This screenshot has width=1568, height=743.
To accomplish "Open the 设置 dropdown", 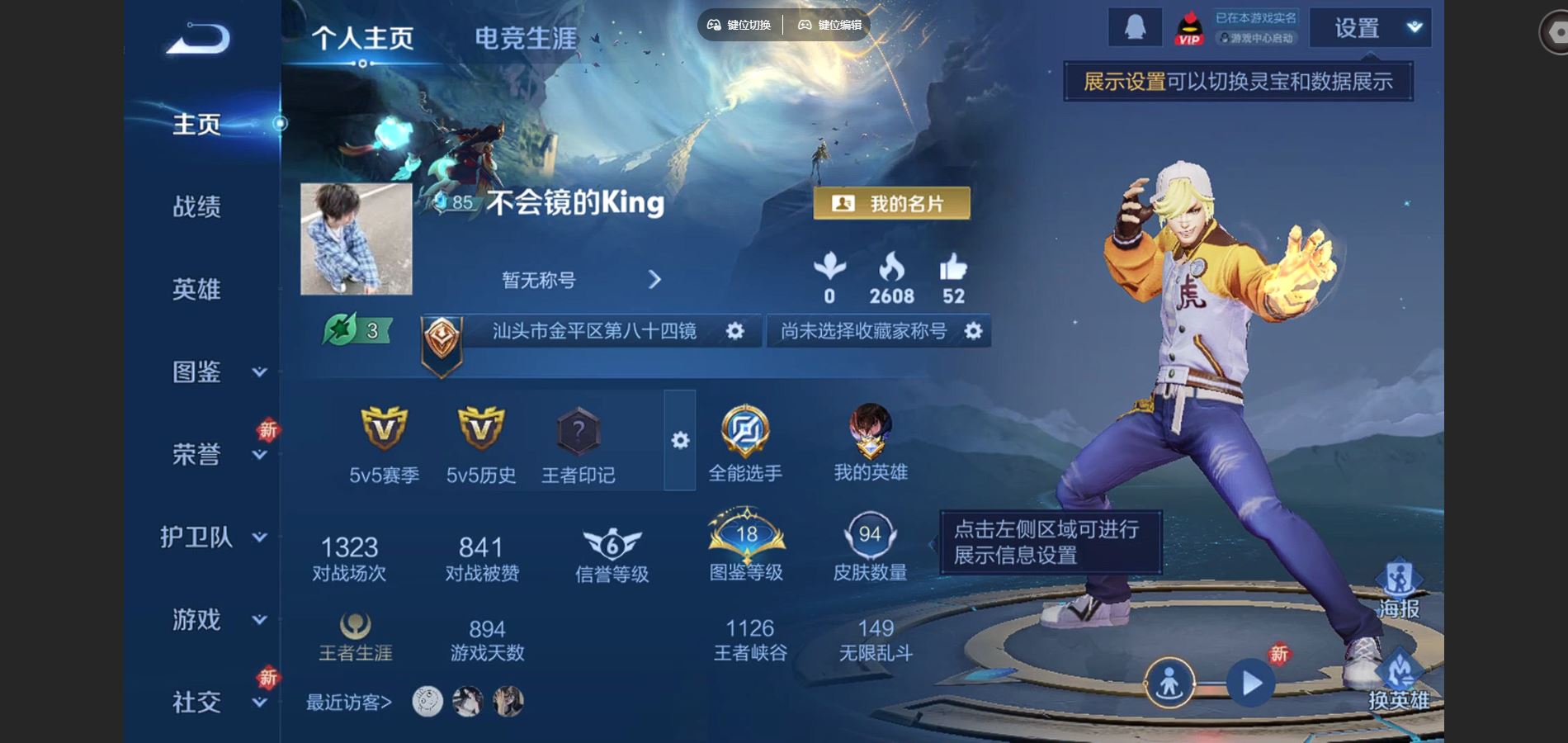I will click(1370, 28).
